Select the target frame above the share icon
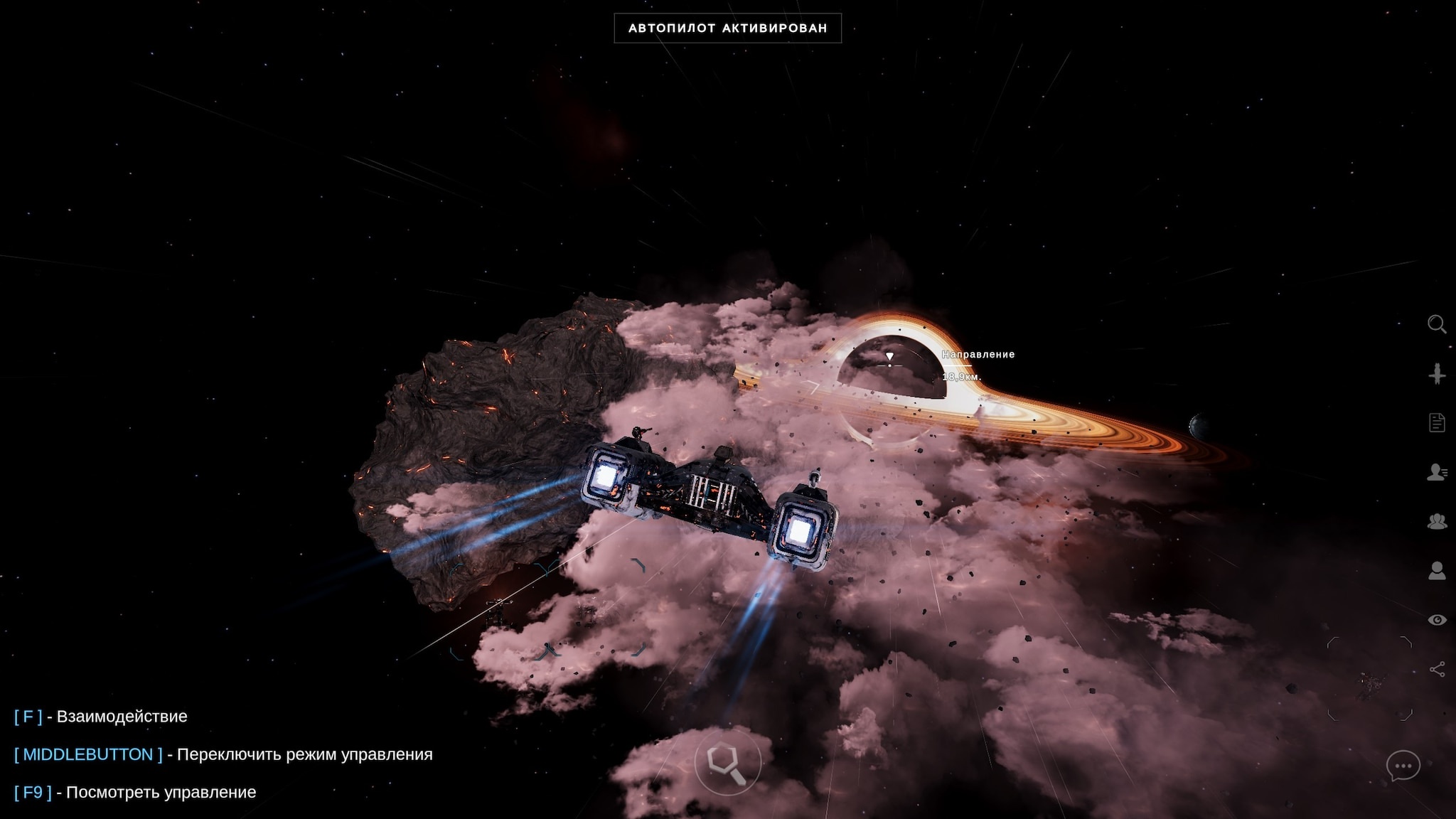1456x819 pixels. coord(1369,679)
